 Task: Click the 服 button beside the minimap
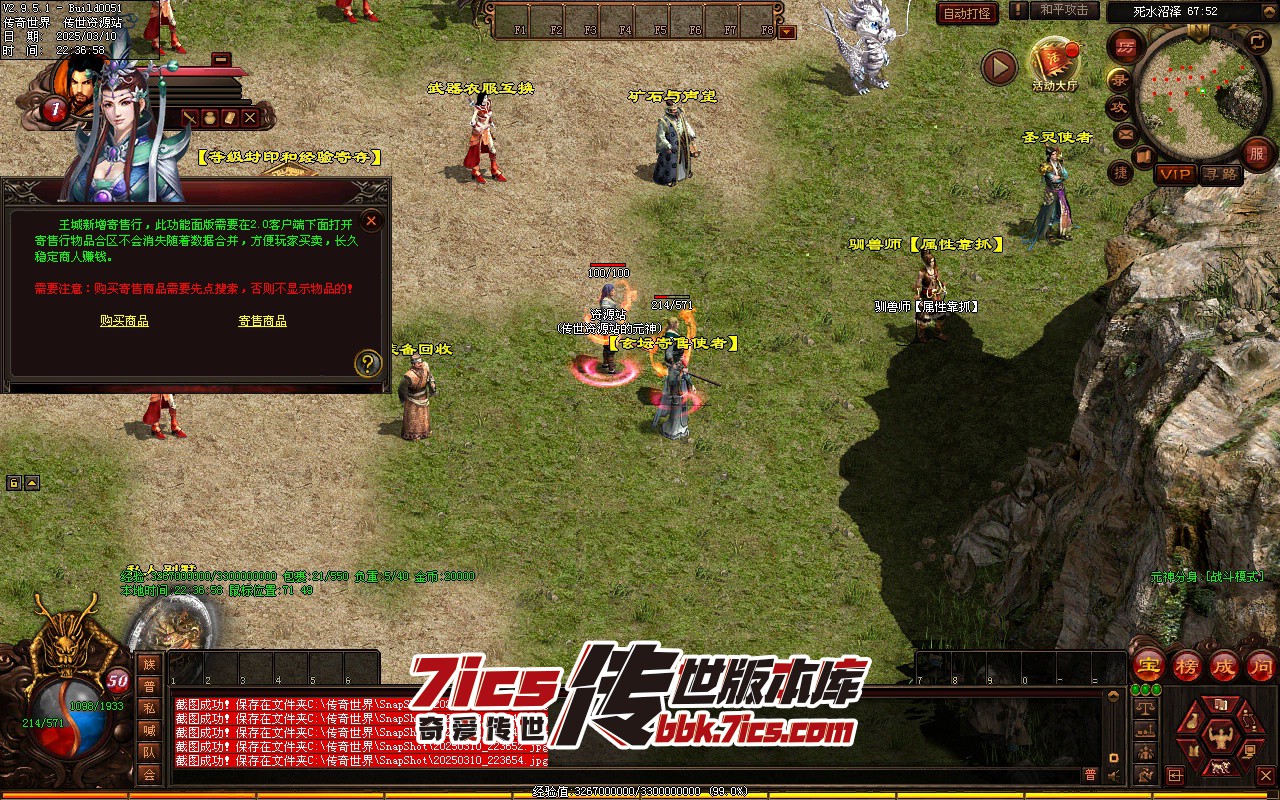pyautogui.click(x=1257, y=155)
